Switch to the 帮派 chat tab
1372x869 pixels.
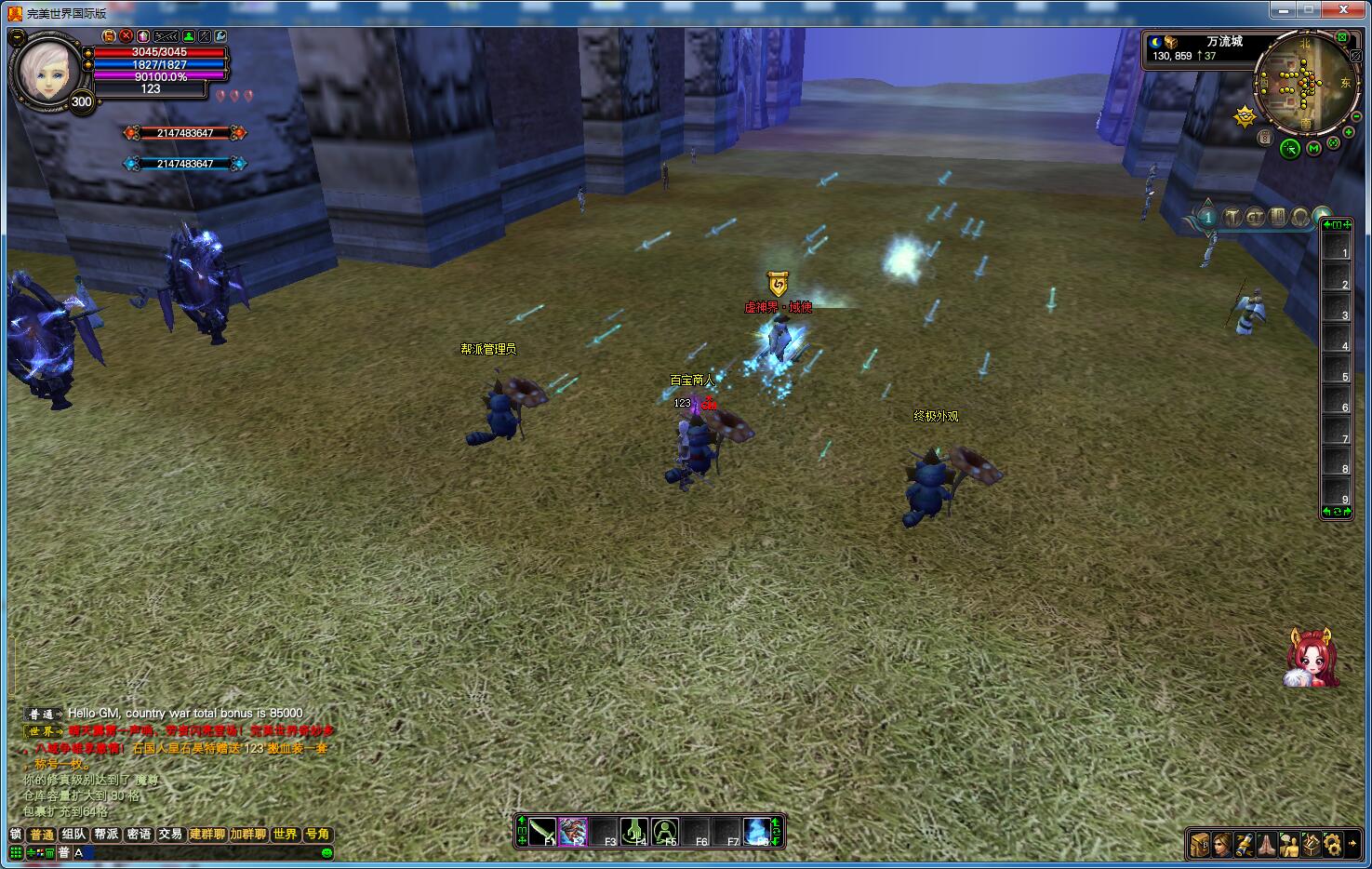click(x=106, y=835)
